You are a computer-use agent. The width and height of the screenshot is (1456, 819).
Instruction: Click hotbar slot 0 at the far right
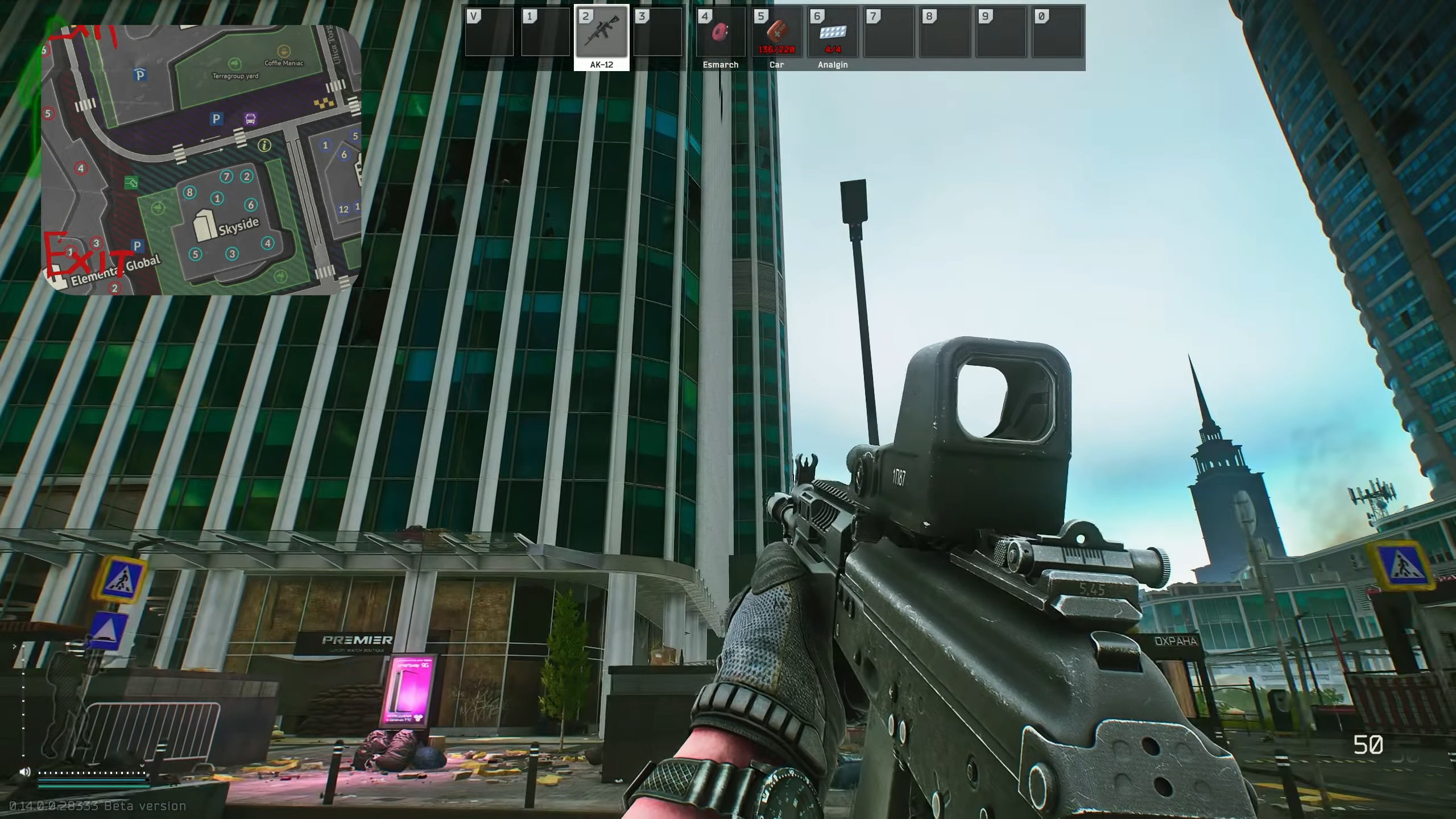click(x=1056, y=31)
